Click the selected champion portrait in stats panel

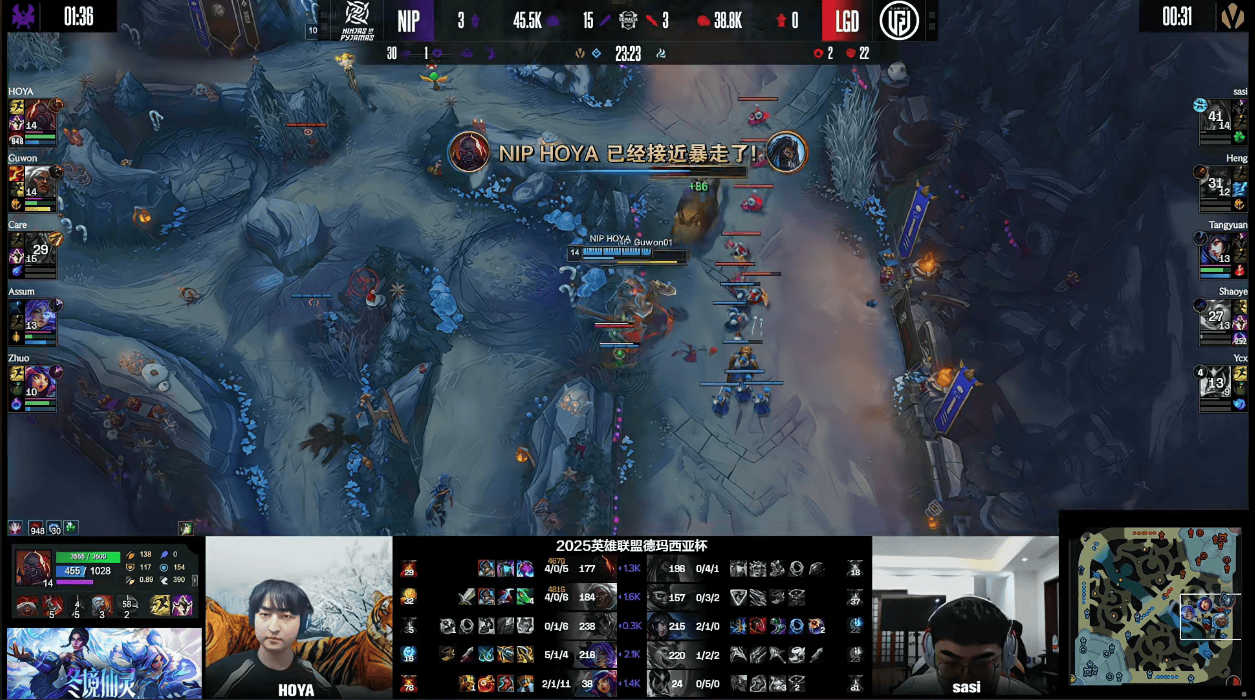(33, 567)
